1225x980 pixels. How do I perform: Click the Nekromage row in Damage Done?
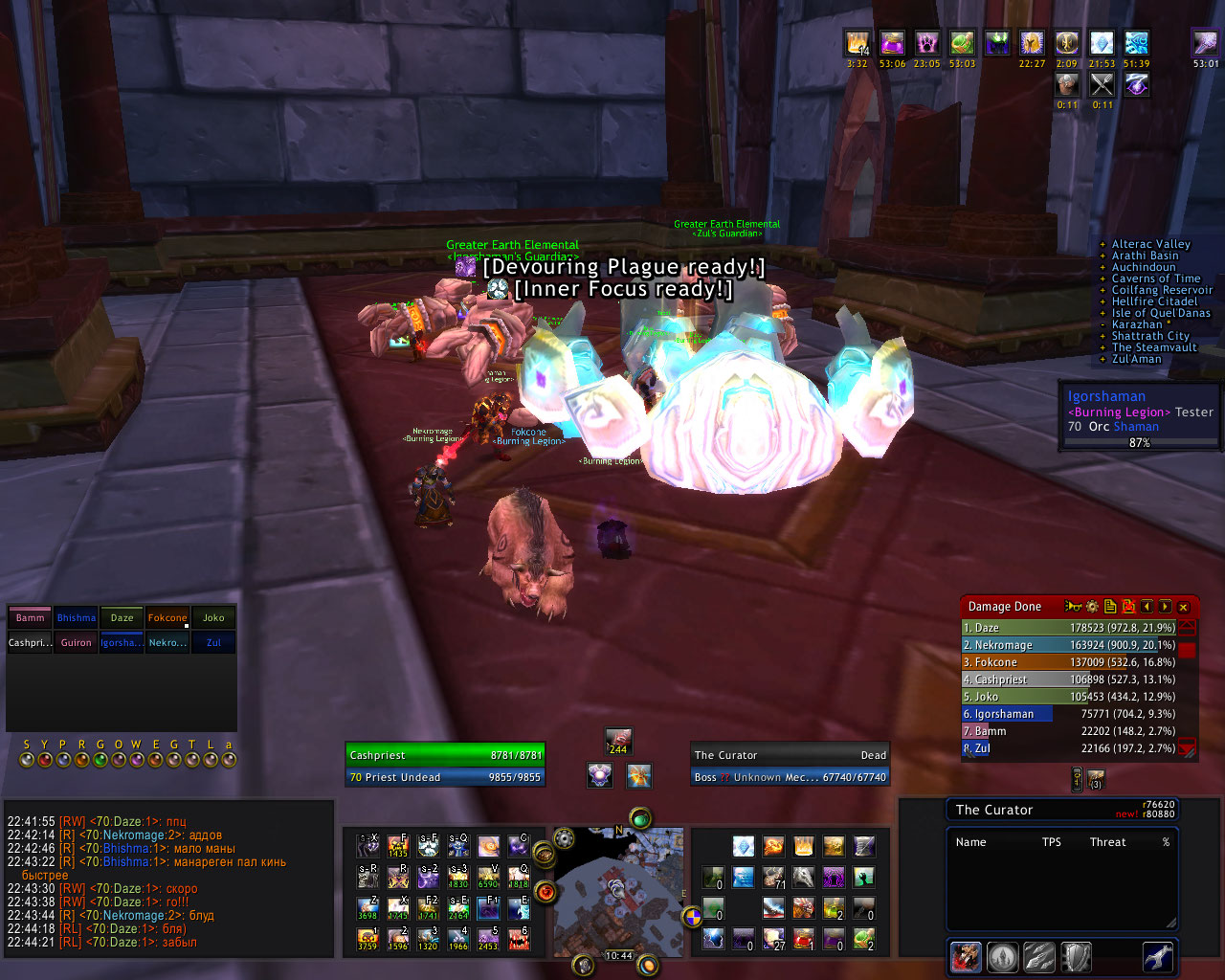tap(1068, 645)
